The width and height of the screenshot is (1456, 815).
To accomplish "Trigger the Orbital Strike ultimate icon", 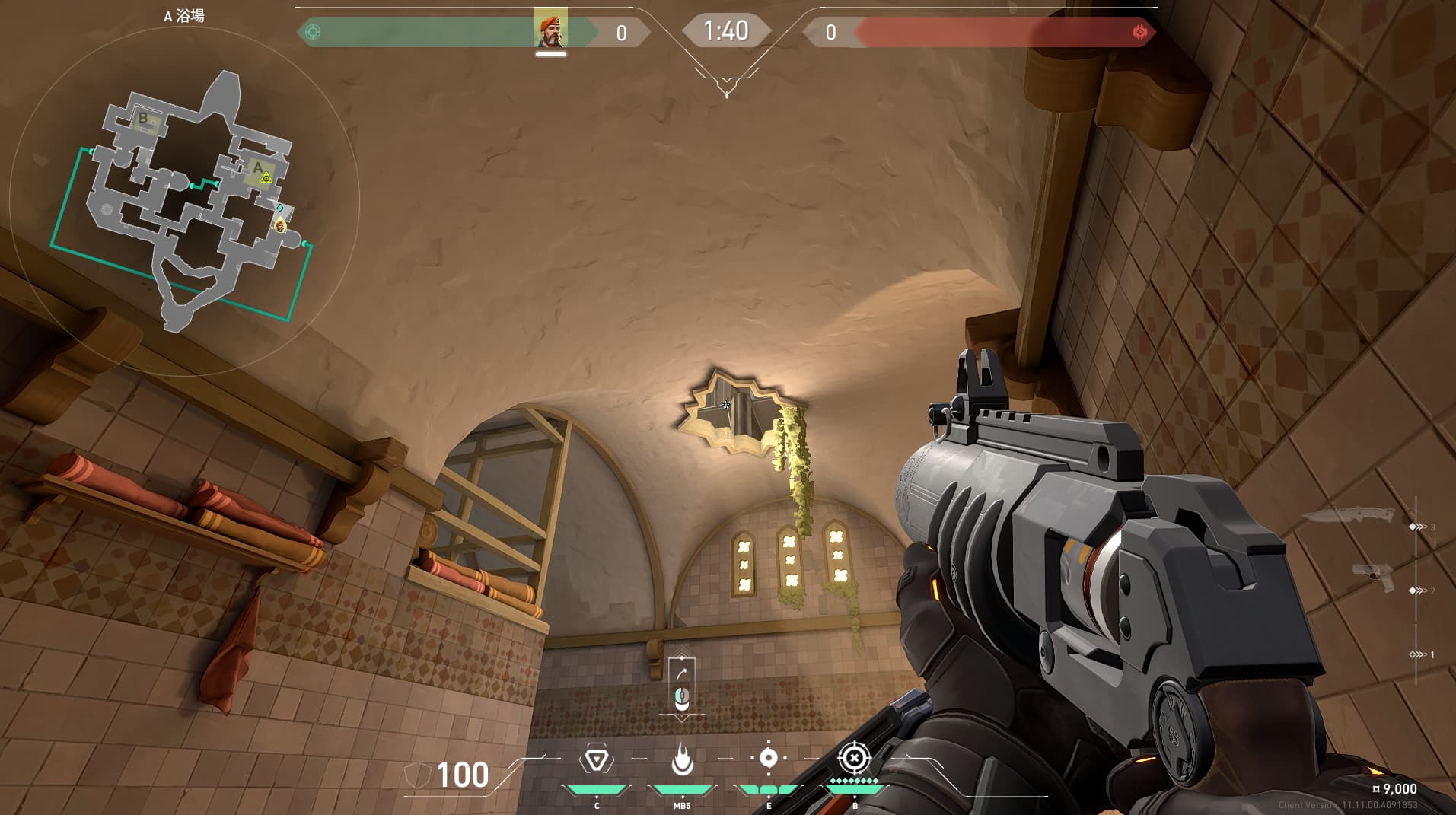I will tap(854, 758).
